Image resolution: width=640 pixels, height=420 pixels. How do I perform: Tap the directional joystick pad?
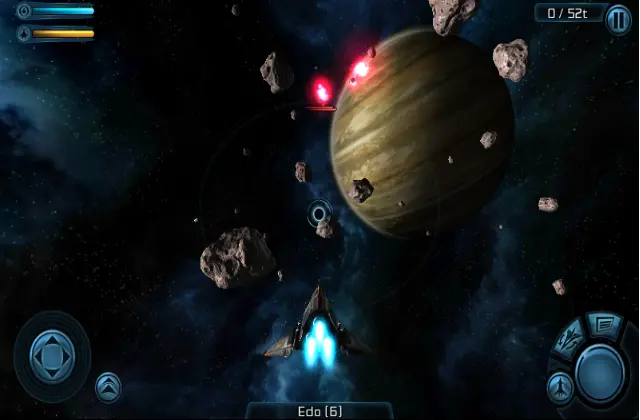point(51,355)
